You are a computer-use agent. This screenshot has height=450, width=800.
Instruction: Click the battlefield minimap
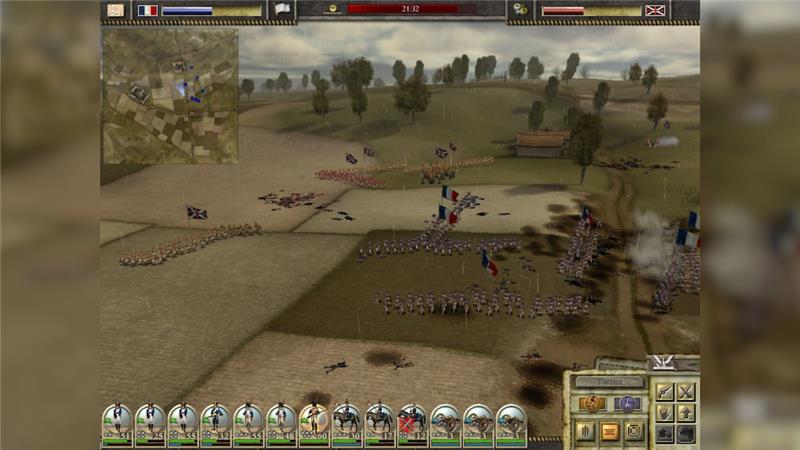170,96
